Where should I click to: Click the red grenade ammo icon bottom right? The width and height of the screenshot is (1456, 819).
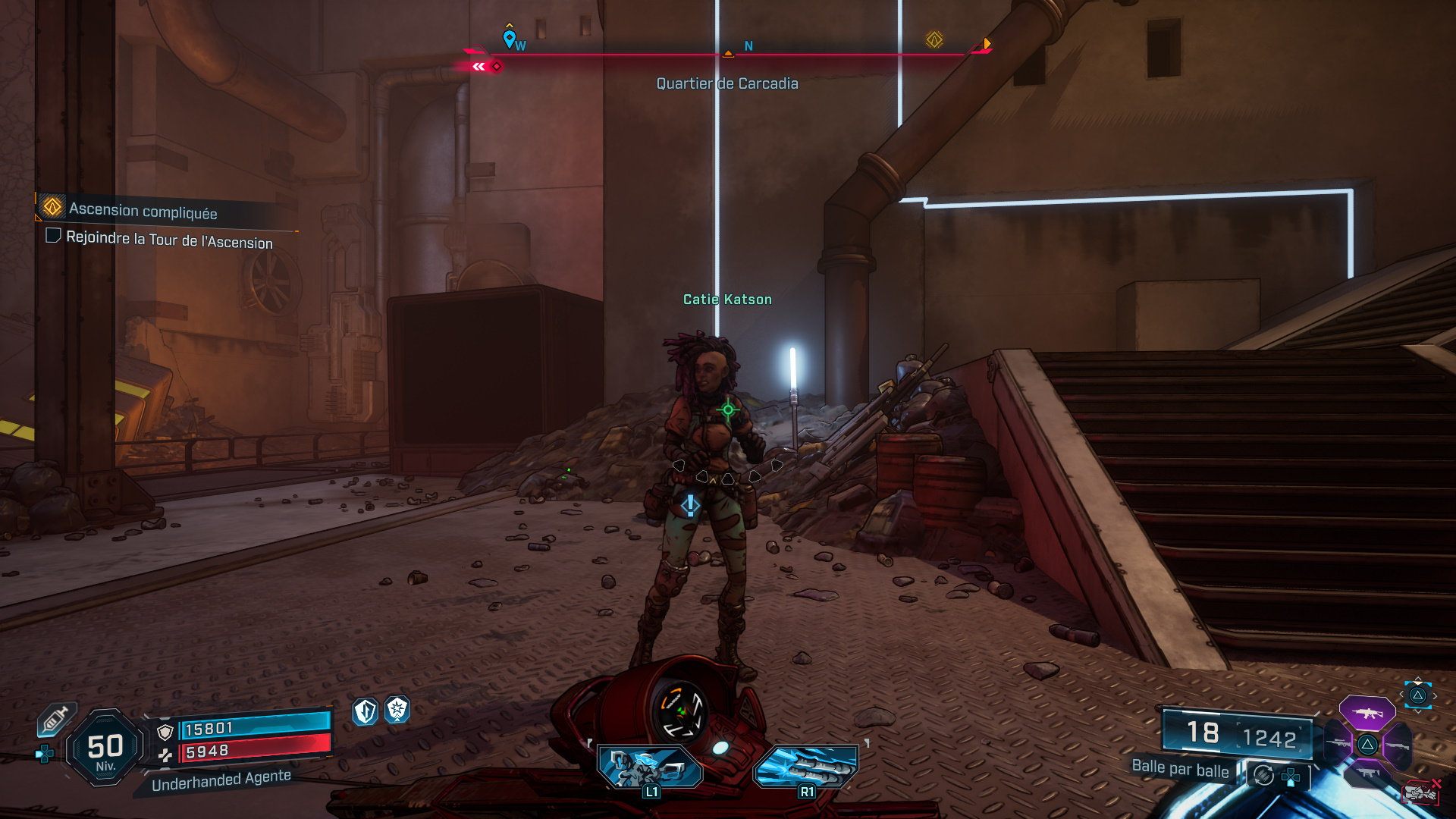coord(1421,793)
